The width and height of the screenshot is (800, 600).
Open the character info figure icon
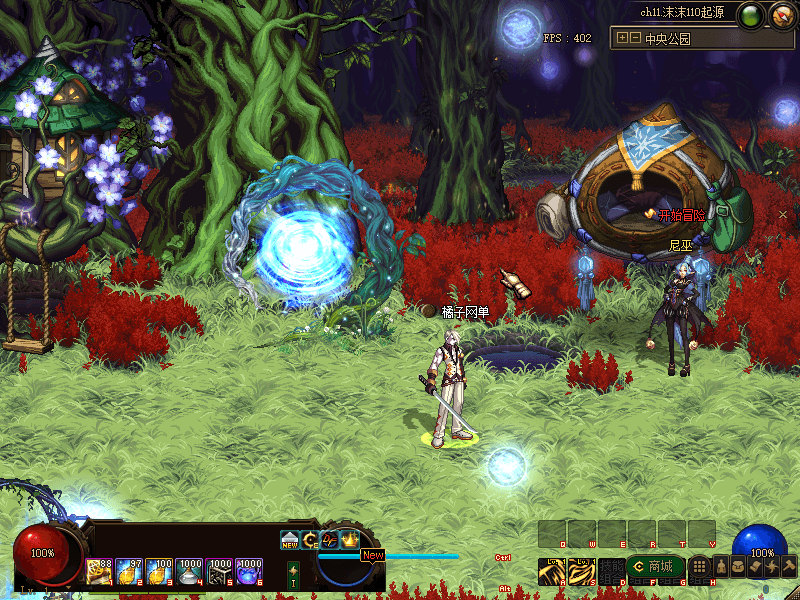click(x=720, y=567)
